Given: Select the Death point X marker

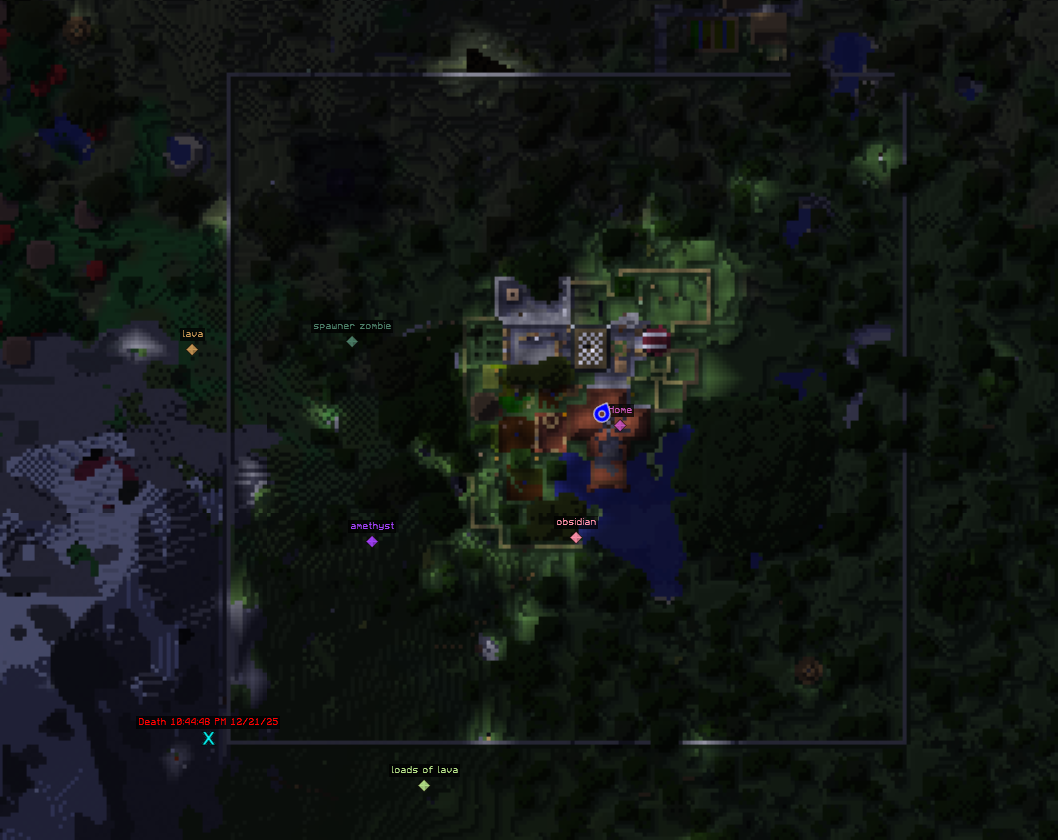Looking at the screenshot, I should [x=209, y=738].
